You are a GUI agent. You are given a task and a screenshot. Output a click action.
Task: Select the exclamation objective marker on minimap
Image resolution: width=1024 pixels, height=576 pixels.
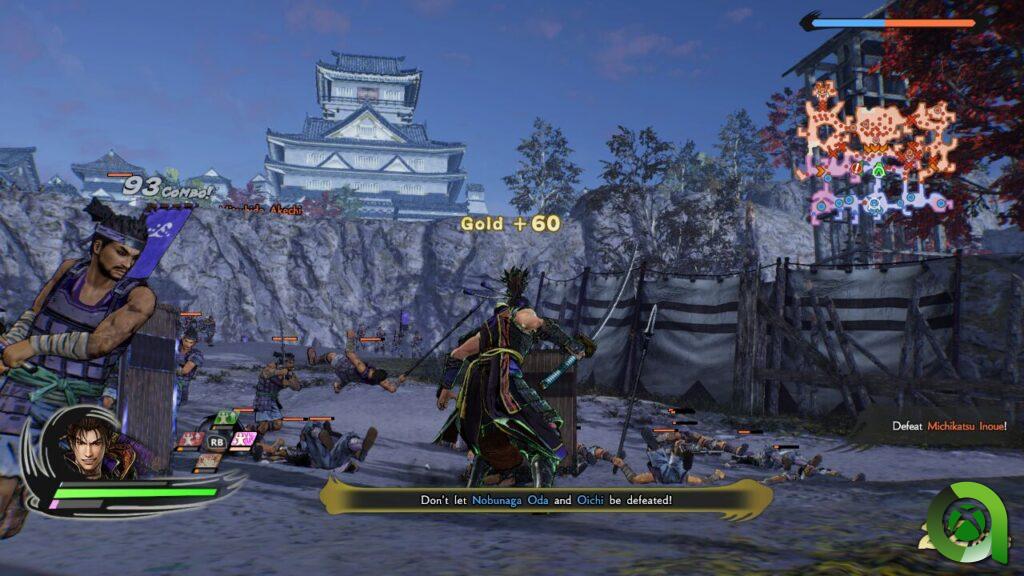pyautogui.click(x=856, y=170)
